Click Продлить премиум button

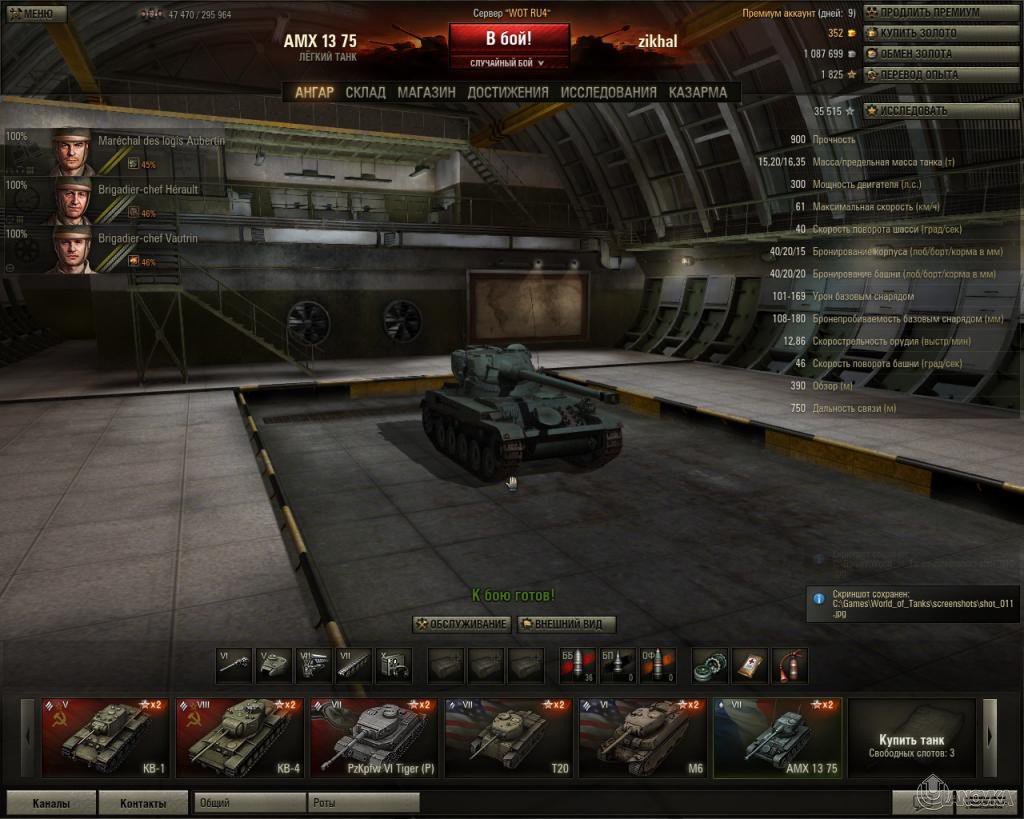[x=917, y=13]
